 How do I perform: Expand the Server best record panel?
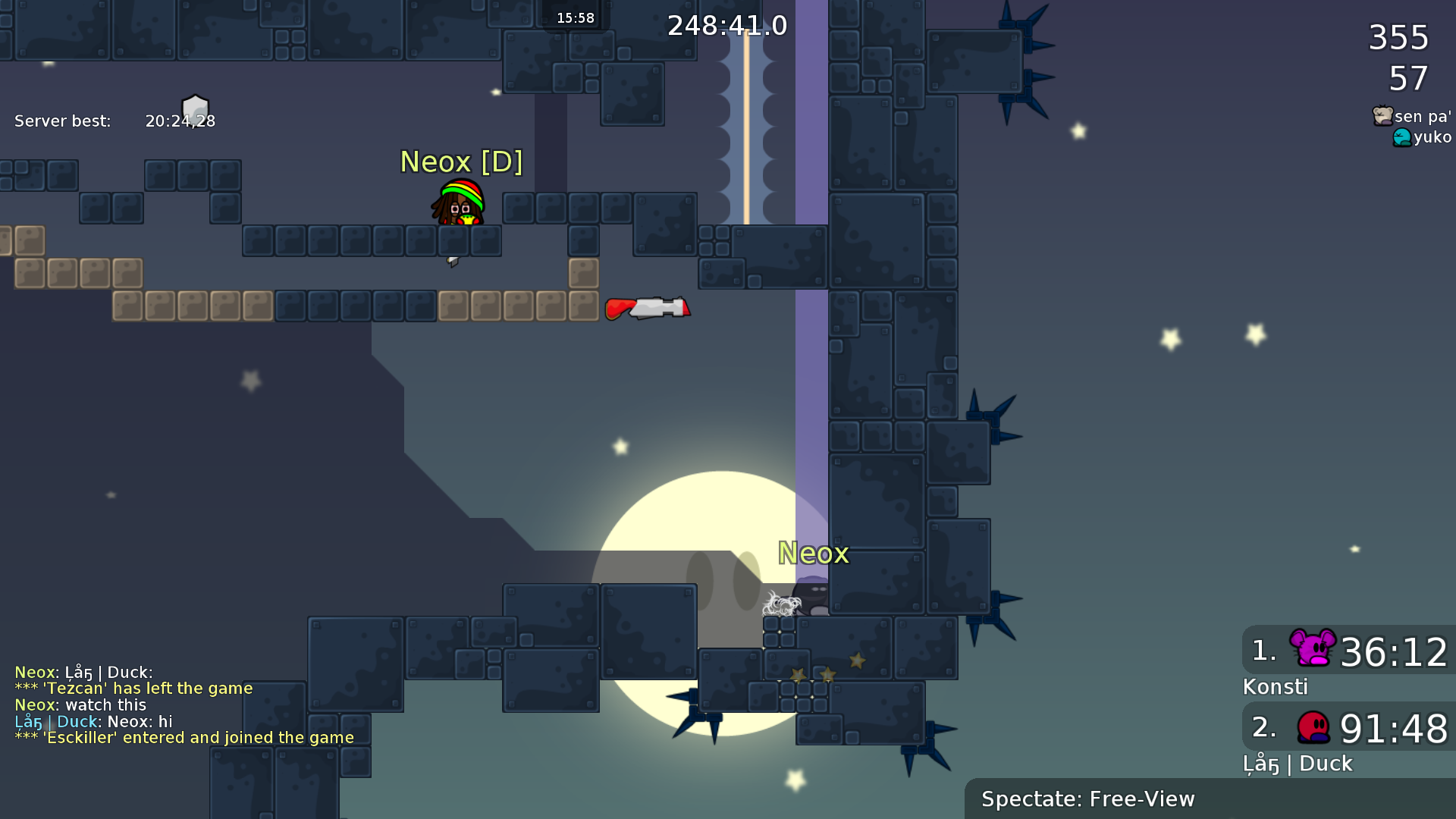click(x=114, y=120)
